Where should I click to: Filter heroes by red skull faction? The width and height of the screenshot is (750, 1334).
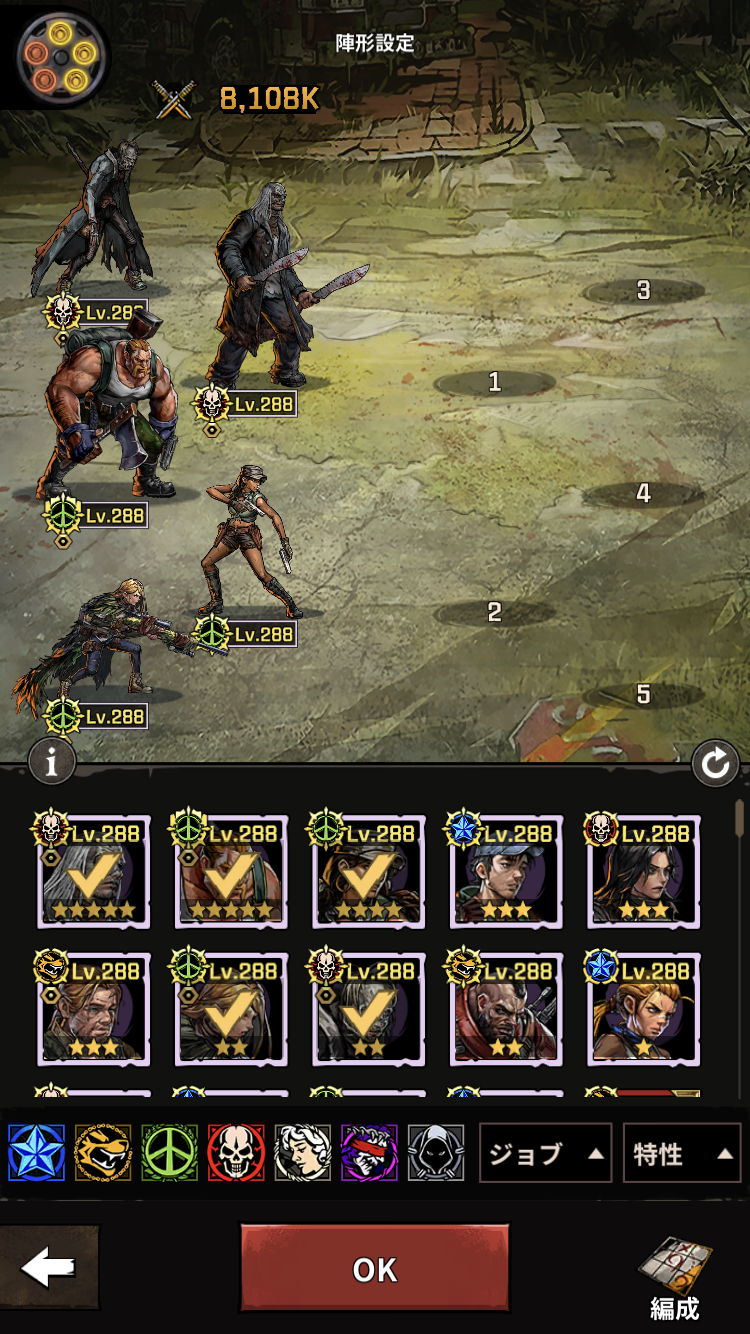pyautogui.click(x=236, y=1153)
